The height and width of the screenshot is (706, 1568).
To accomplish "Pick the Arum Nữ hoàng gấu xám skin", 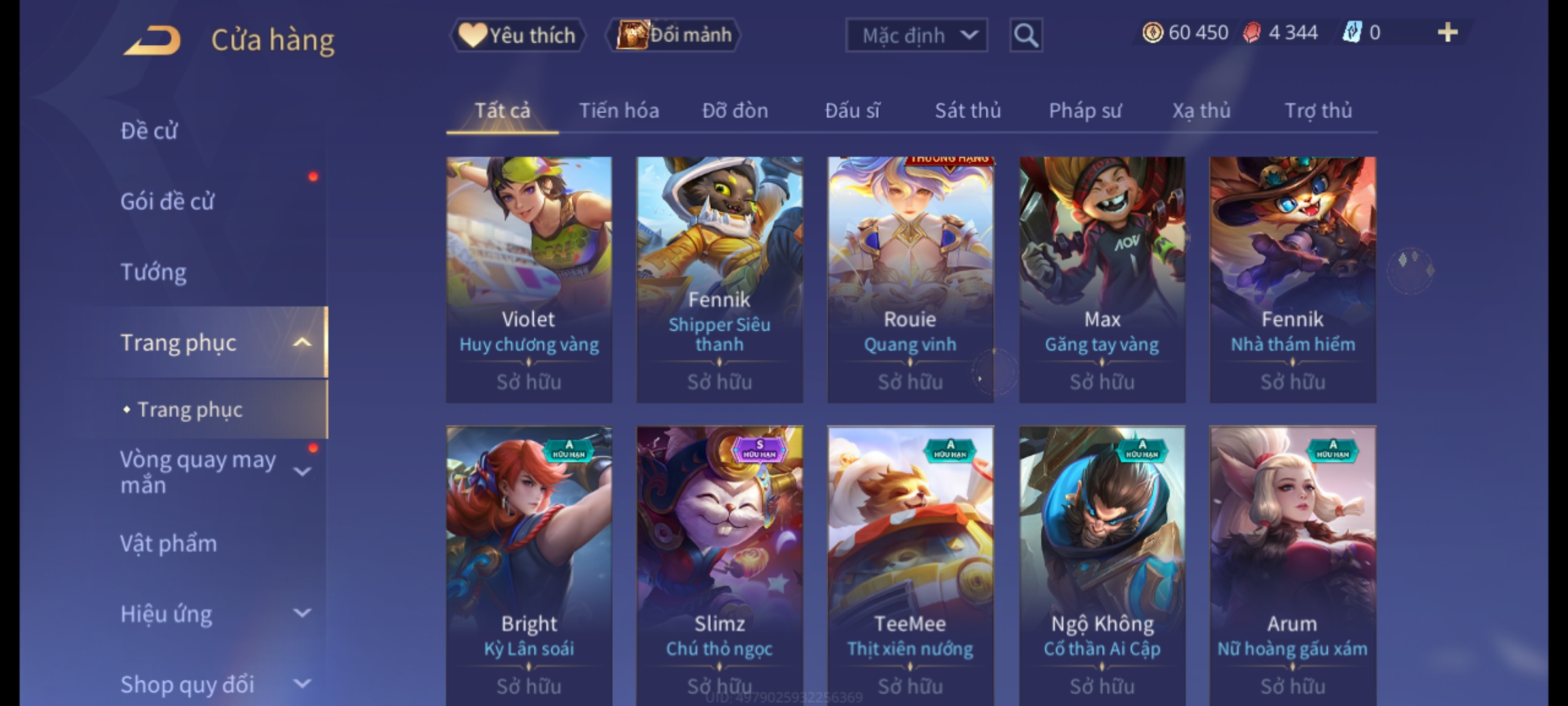I will tap(1292, 562).
